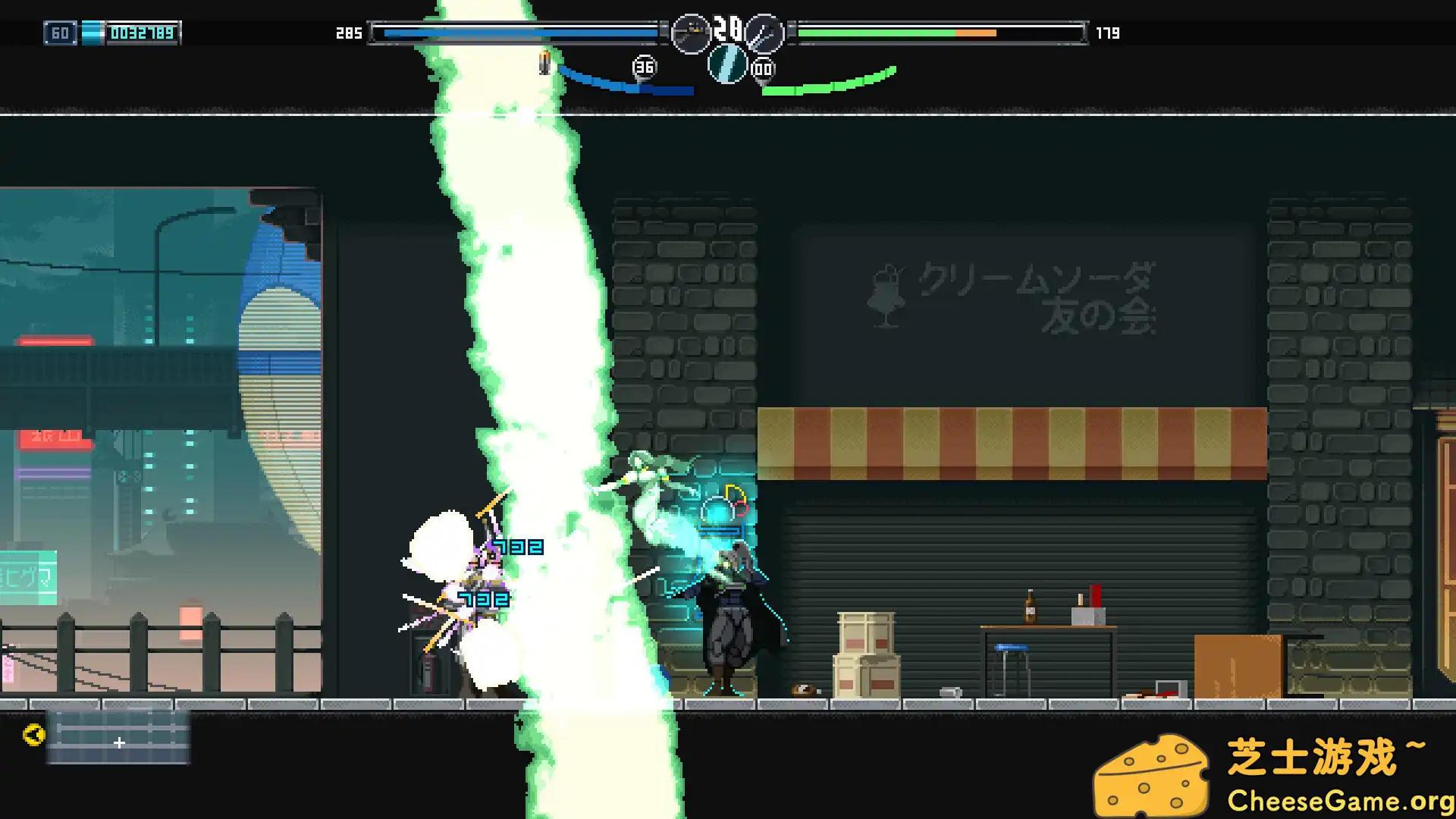Toggle the blue energy arc meter under the health bar
This screenshot has width=1456, height=819.
point(629,85)
